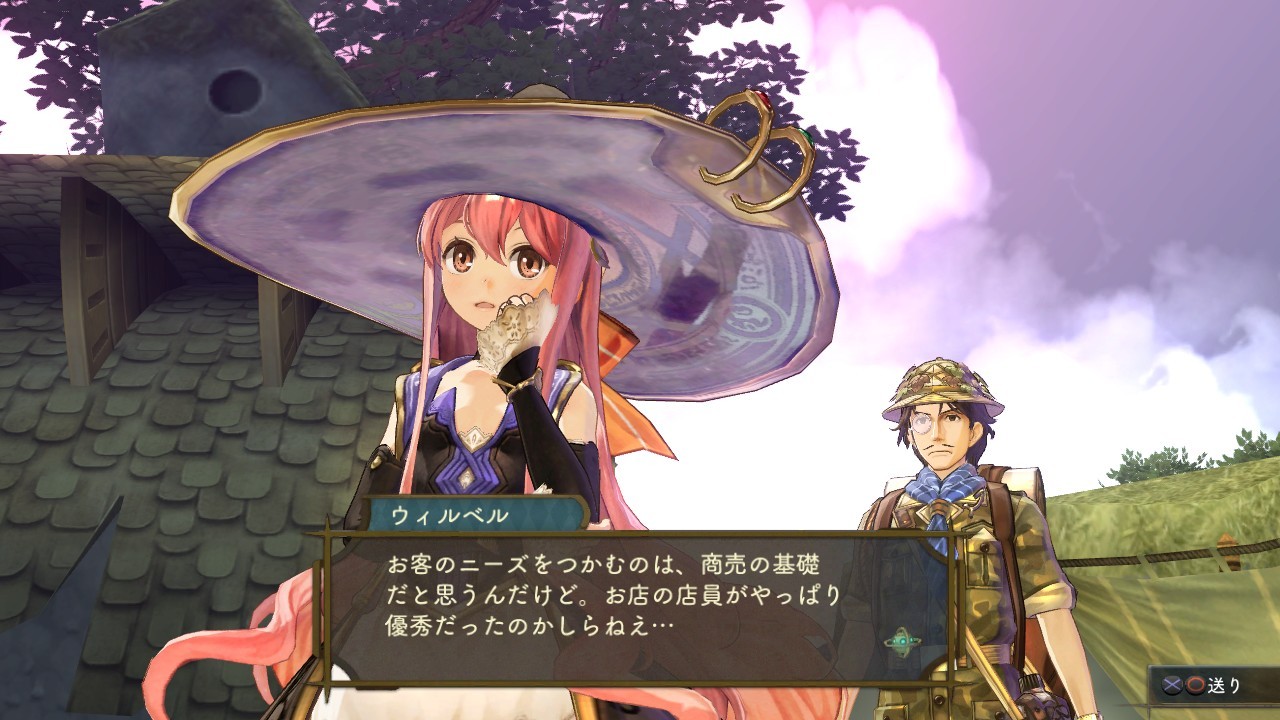Click the 送り advance label

point(1226,685)
